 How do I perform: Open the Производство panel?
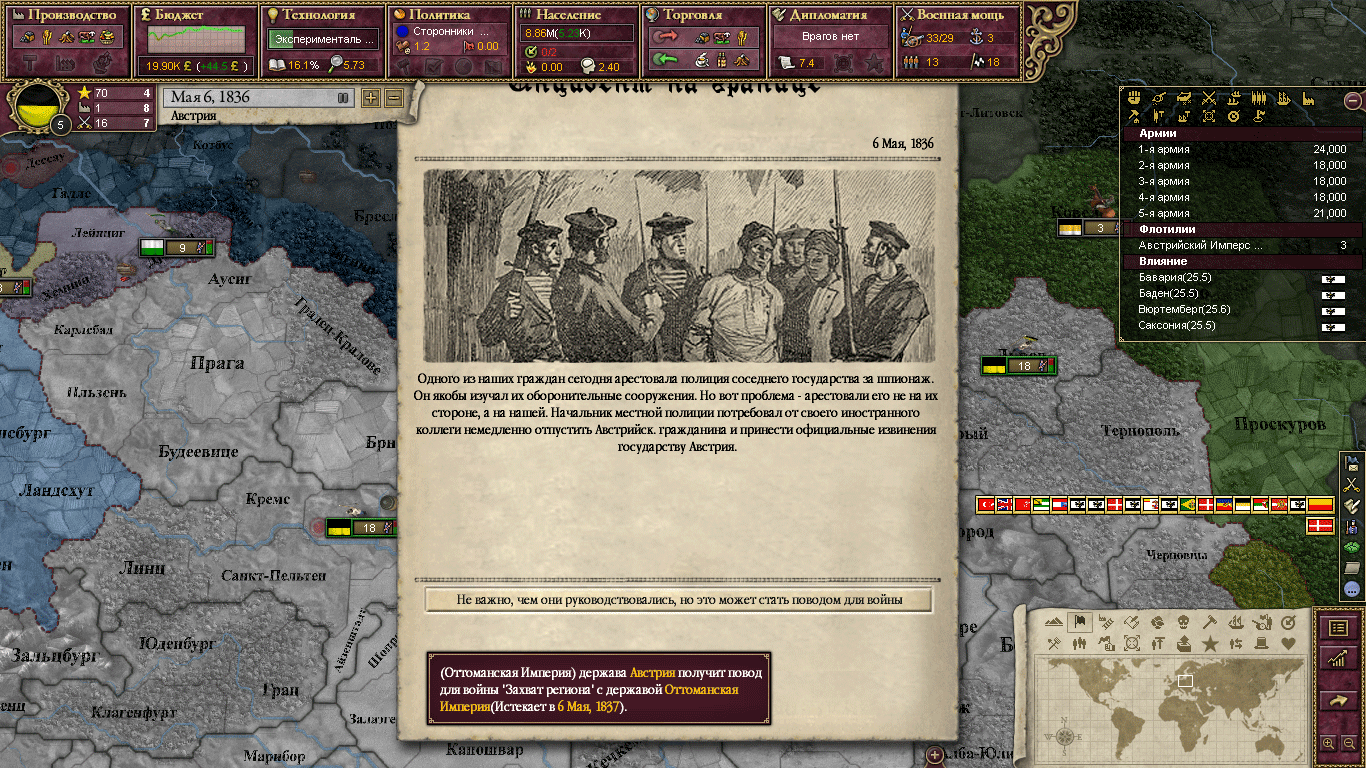[x=66, y=16]
